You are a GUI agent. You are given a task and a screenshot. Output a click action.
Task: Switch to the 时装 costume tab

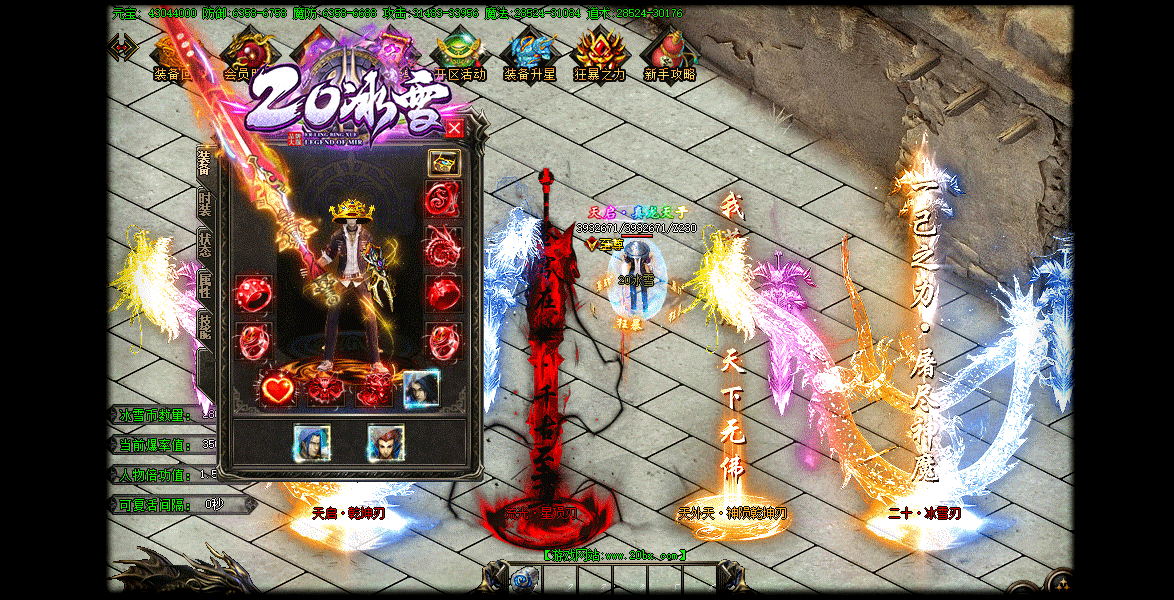point(205,203)
